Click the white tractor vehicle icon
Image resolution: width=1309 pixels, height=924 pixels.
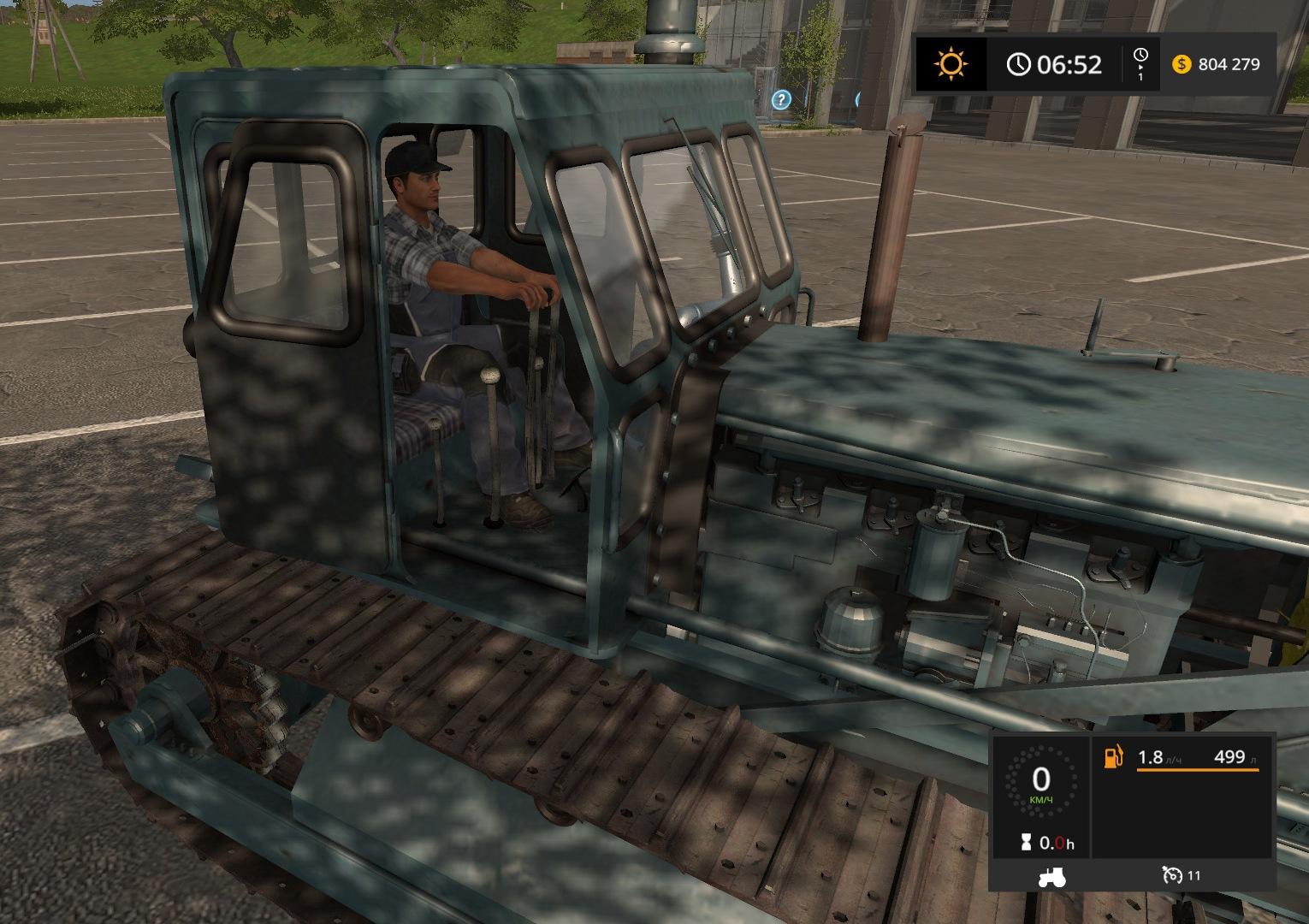pos(1051,876)
